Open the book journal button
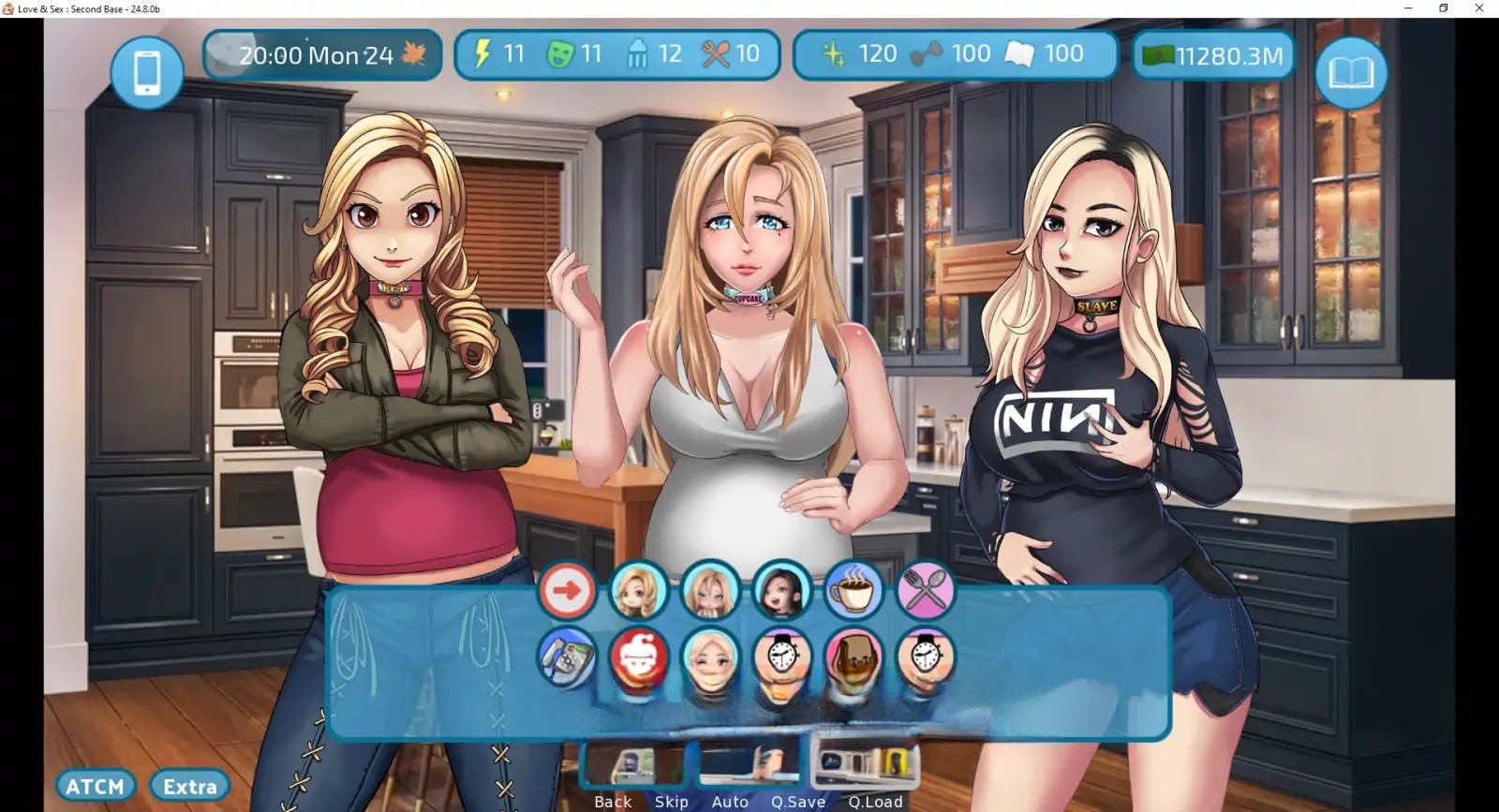 pos(1350,72)
